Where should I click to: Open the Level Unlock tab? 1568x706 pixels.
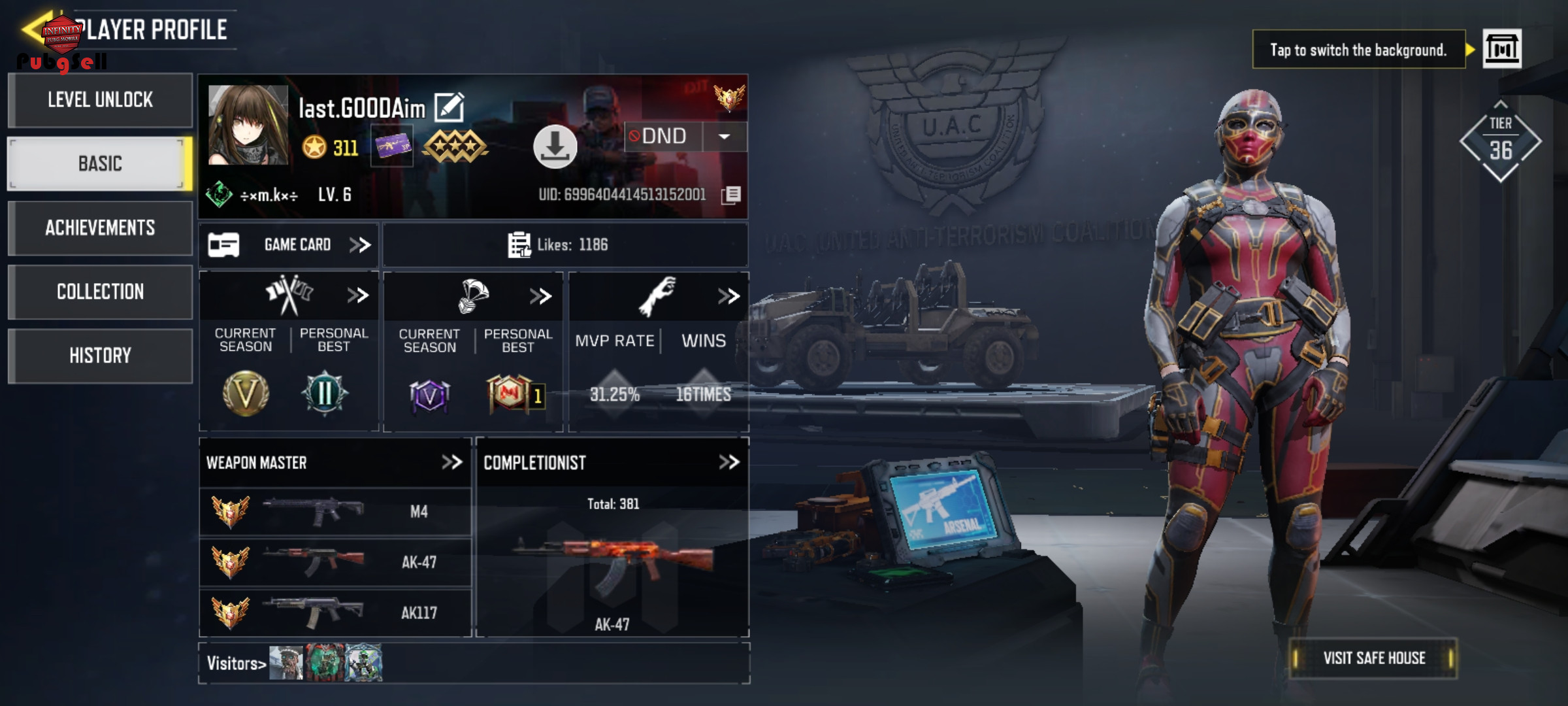(100, 100)
